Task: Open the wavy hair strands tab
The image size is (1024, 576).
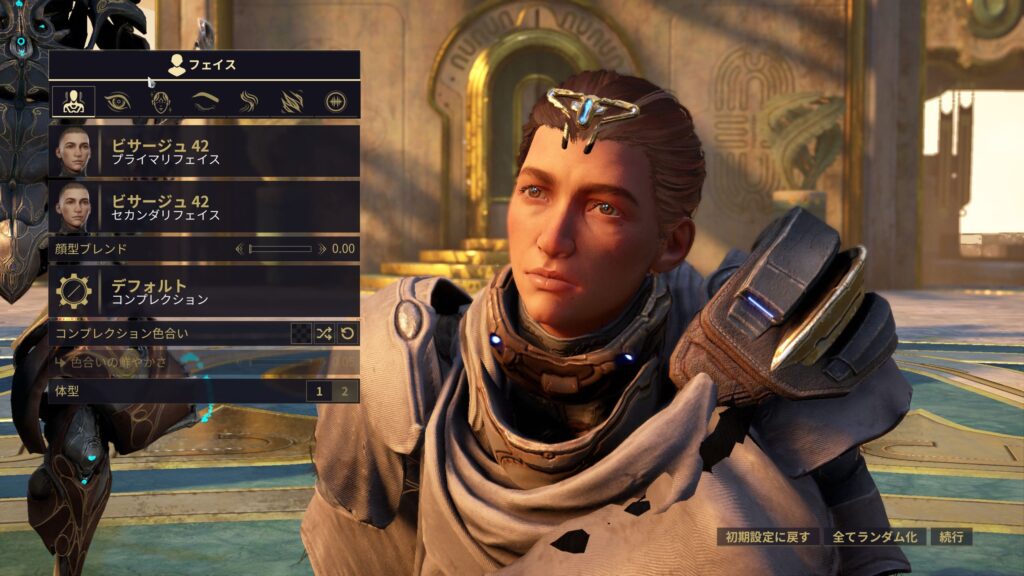Action: coord(248,101)
